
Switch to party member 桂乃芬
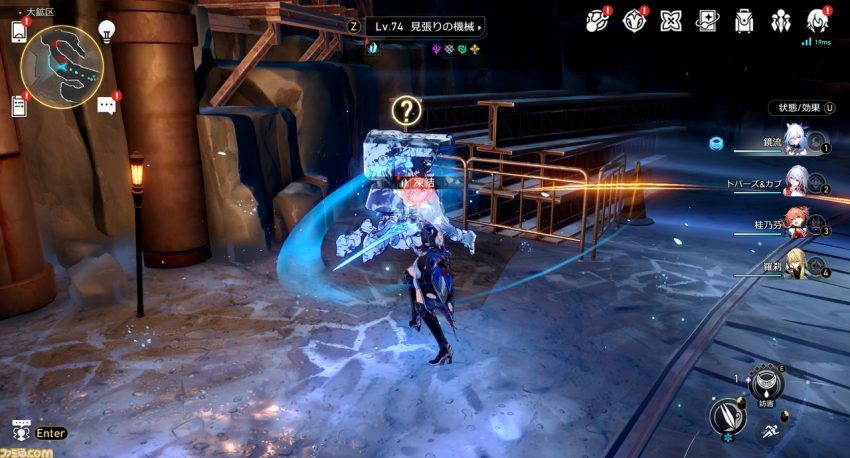pos(796,225)
